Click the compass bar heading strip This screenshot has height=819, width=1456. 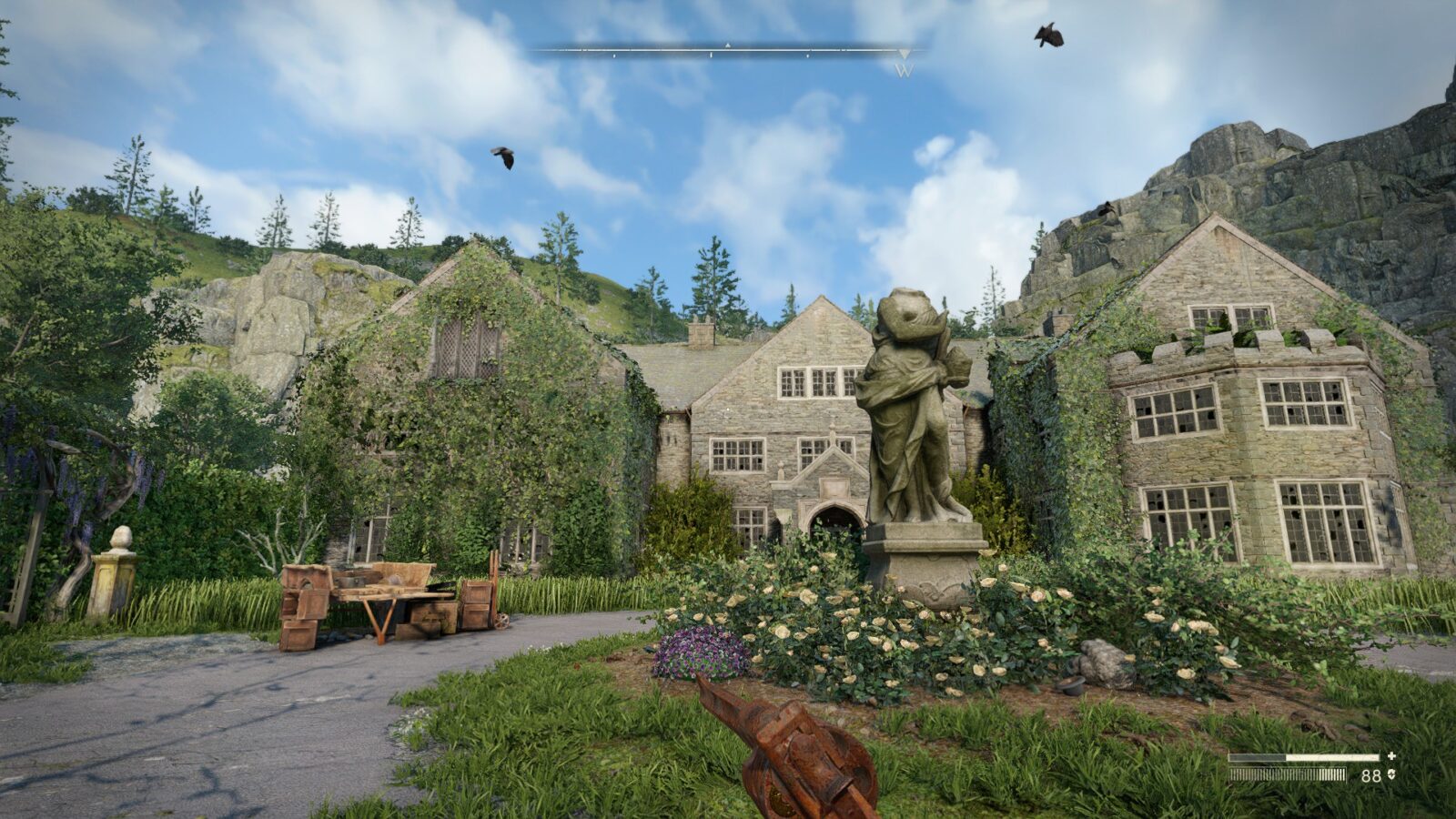click(728, 51)
